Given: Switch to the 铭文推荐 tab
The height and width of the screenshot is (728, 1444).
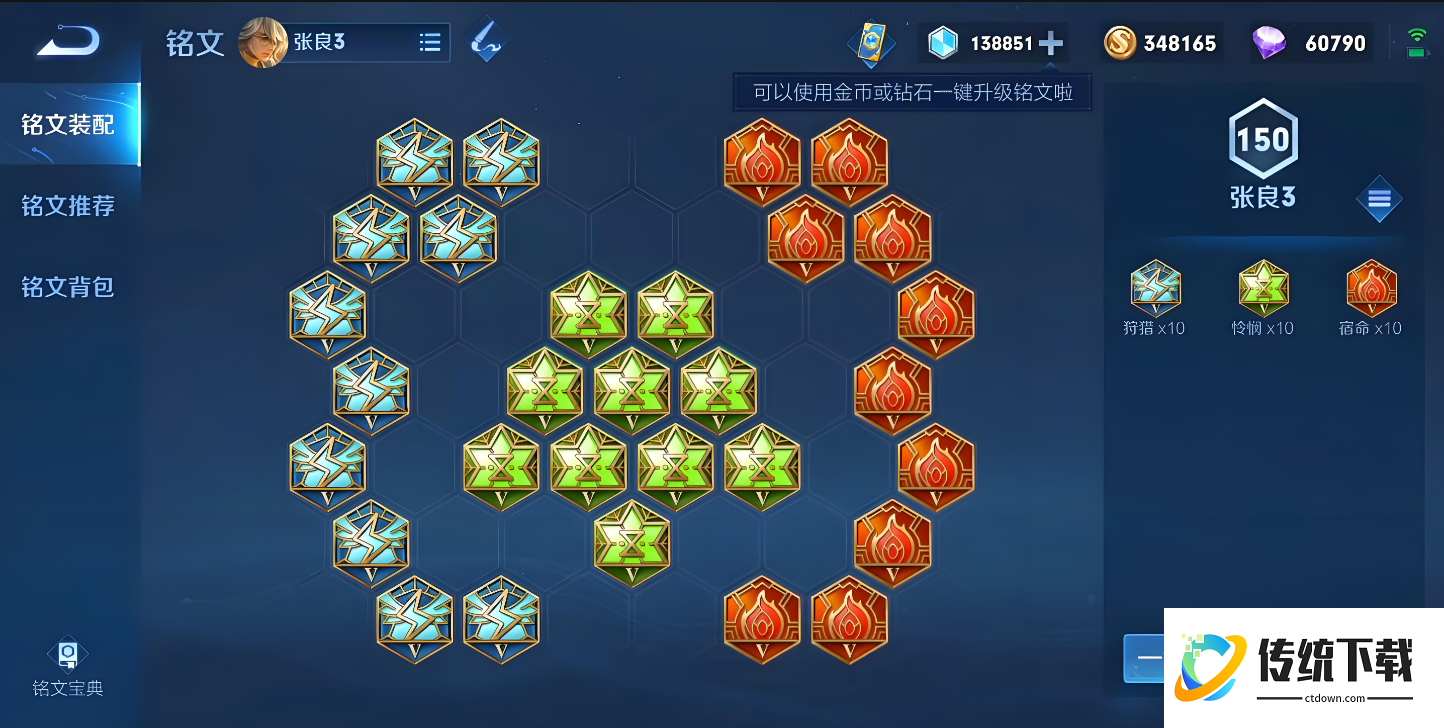Looking at the screenshot, I should (x=66, y=205).
